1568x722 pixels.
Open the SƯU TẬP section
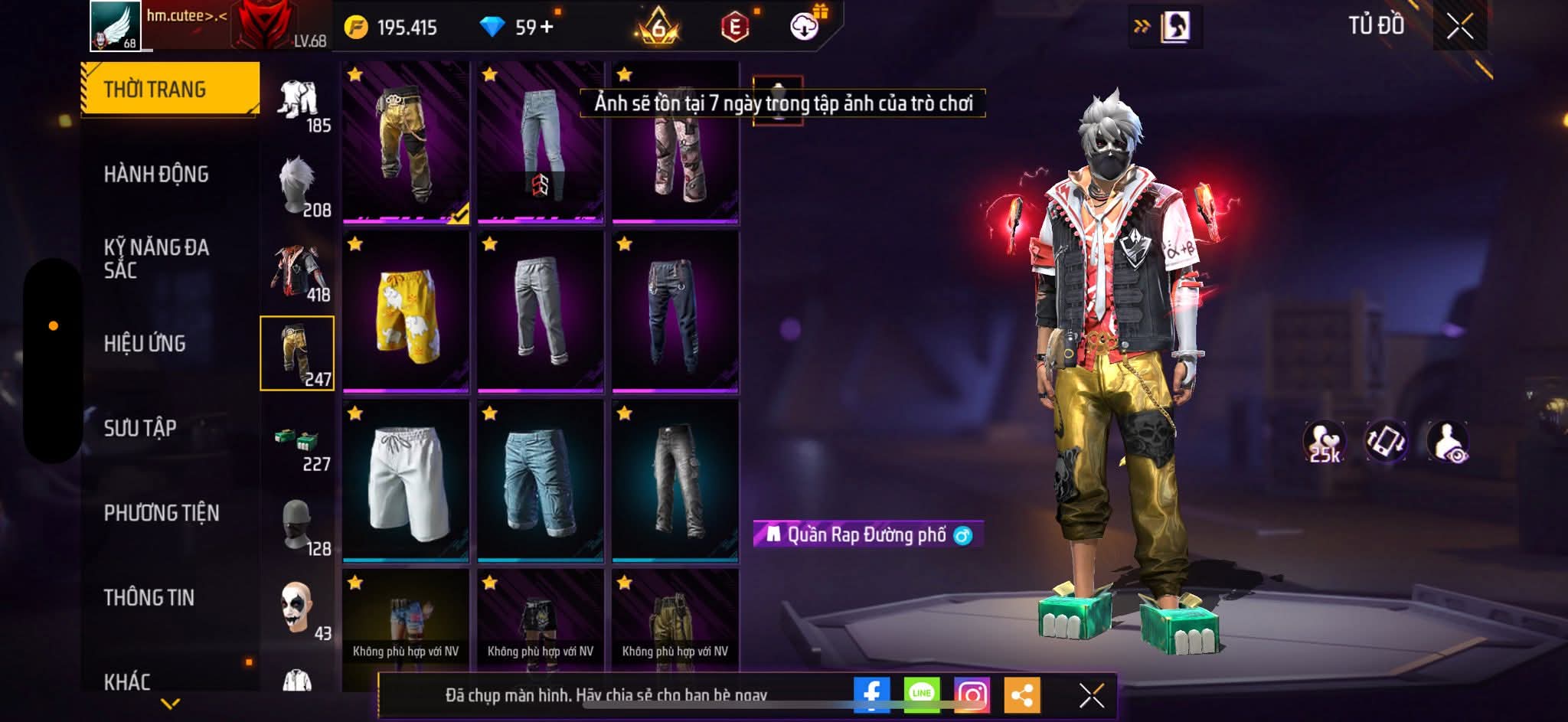coord(140,428)
